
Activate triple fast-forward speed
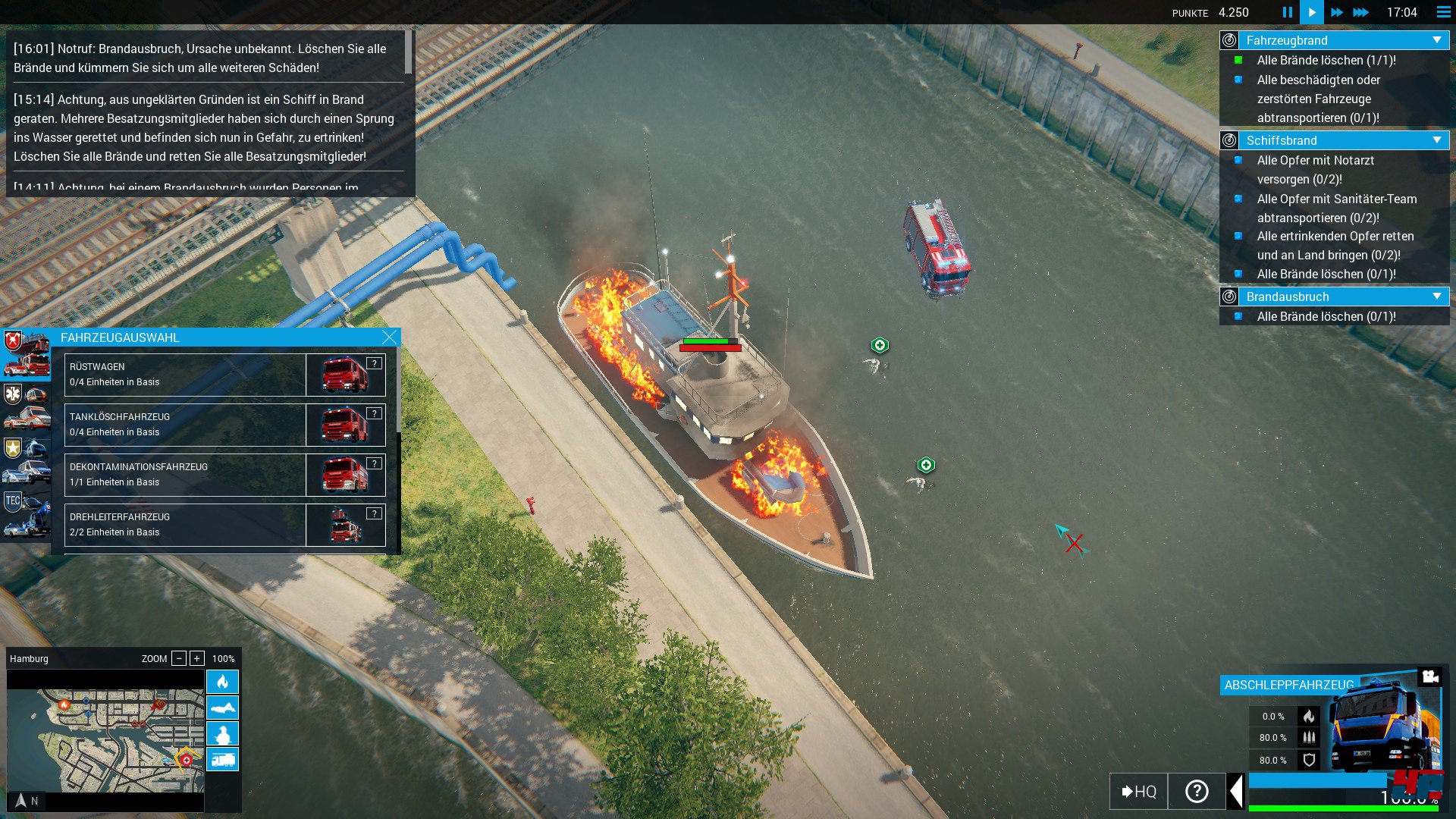click(1361, 12)
